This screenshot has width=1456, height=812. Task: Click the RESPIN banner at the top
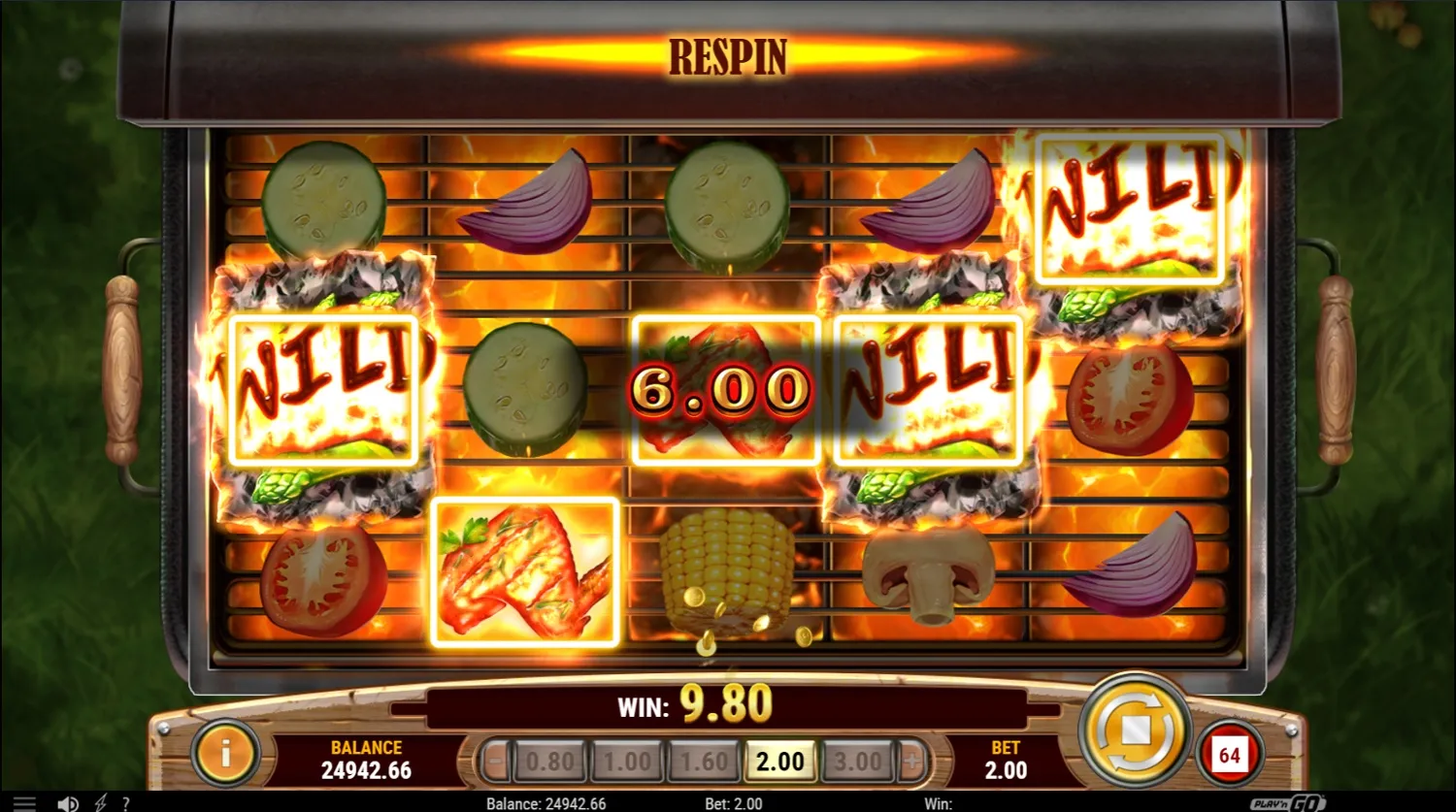(728, 55)
